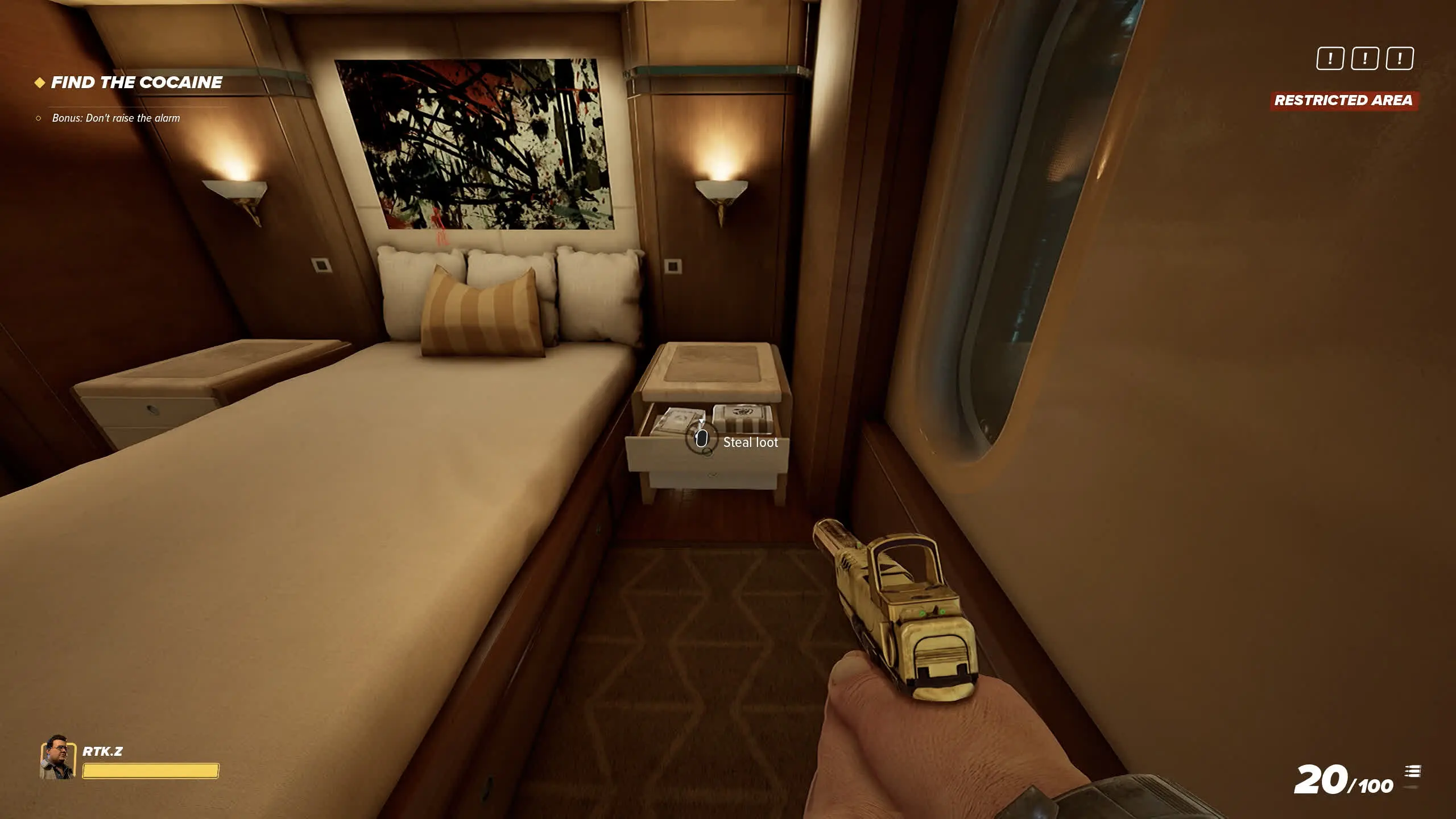Click the bonus objective about the alarm
Screen dimensions: 1456x819
[115, 118]
